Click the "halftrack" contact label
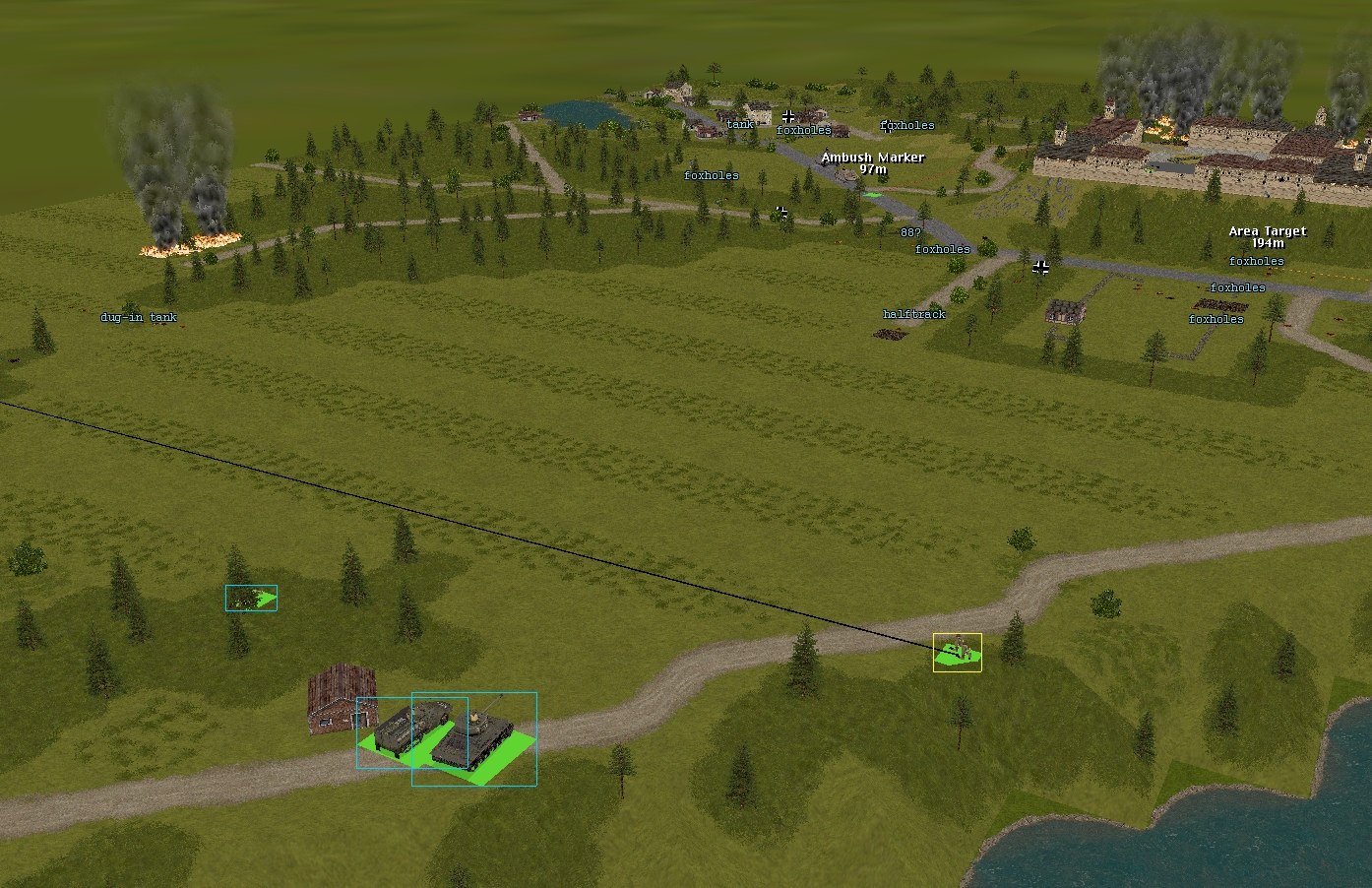This screenshot has width=1372, height=888. (913, 315)
